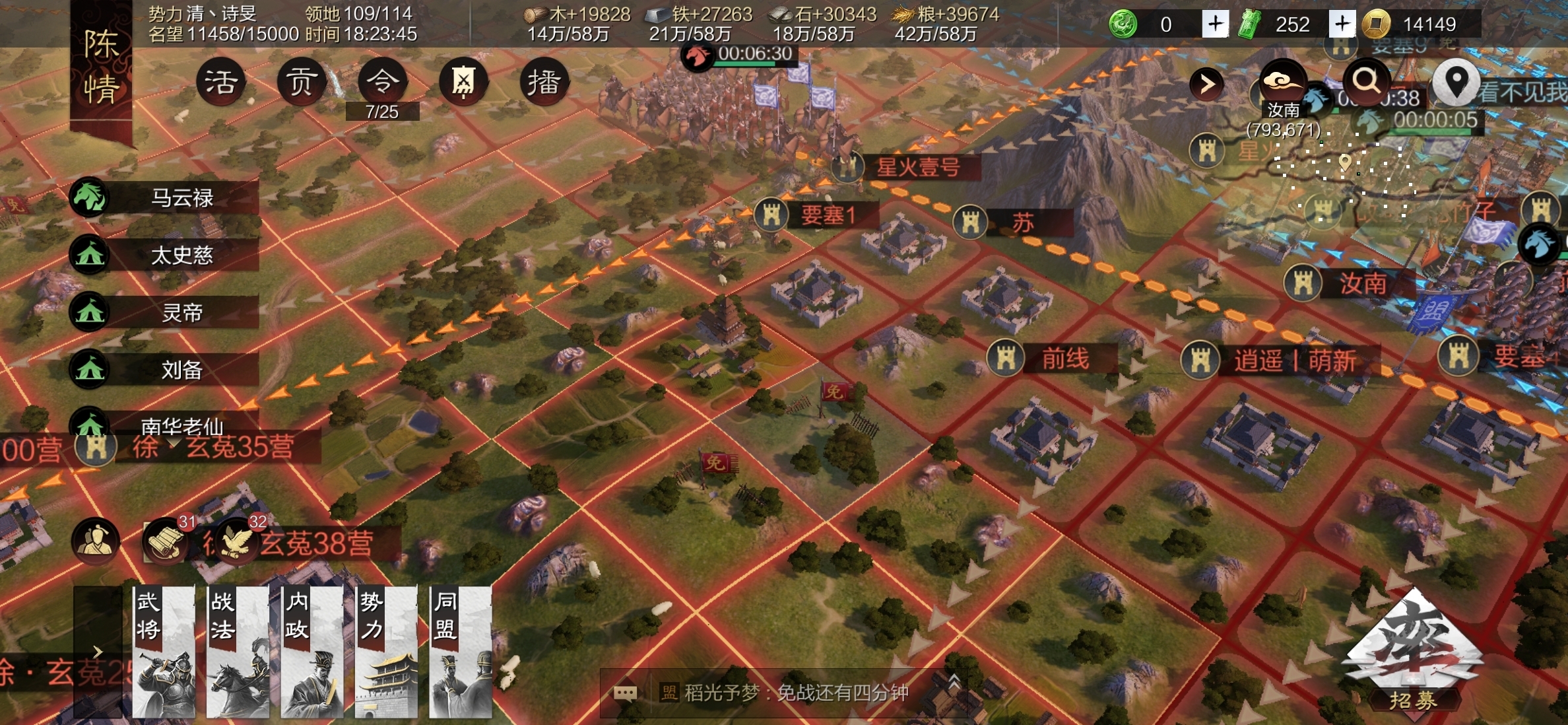Open the 贡 tribute icon

pos(301,83)
